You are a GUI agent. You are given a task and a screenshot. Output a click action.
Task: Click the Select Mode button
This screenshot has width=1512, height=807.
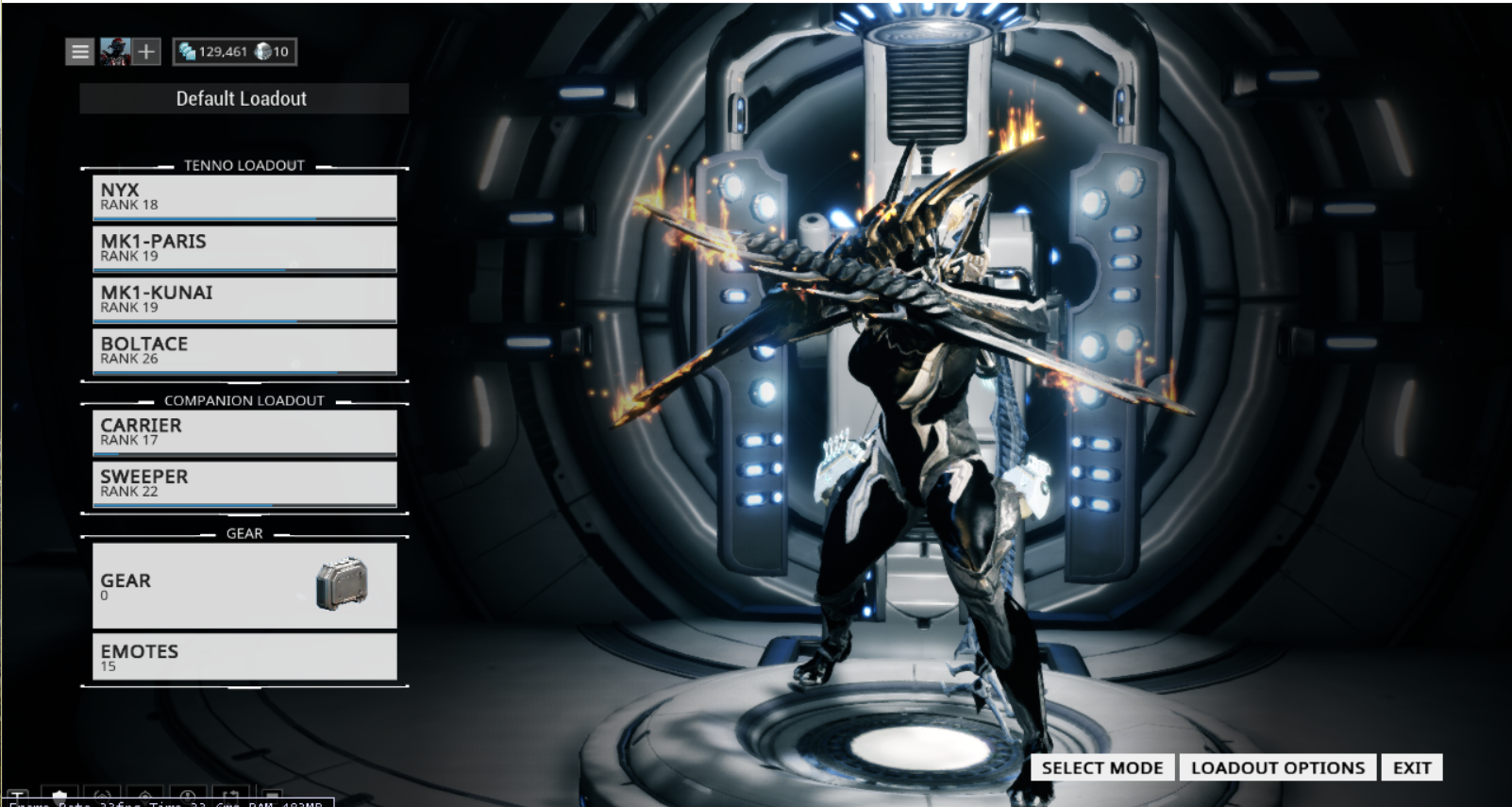click(x=1101, y=767)
